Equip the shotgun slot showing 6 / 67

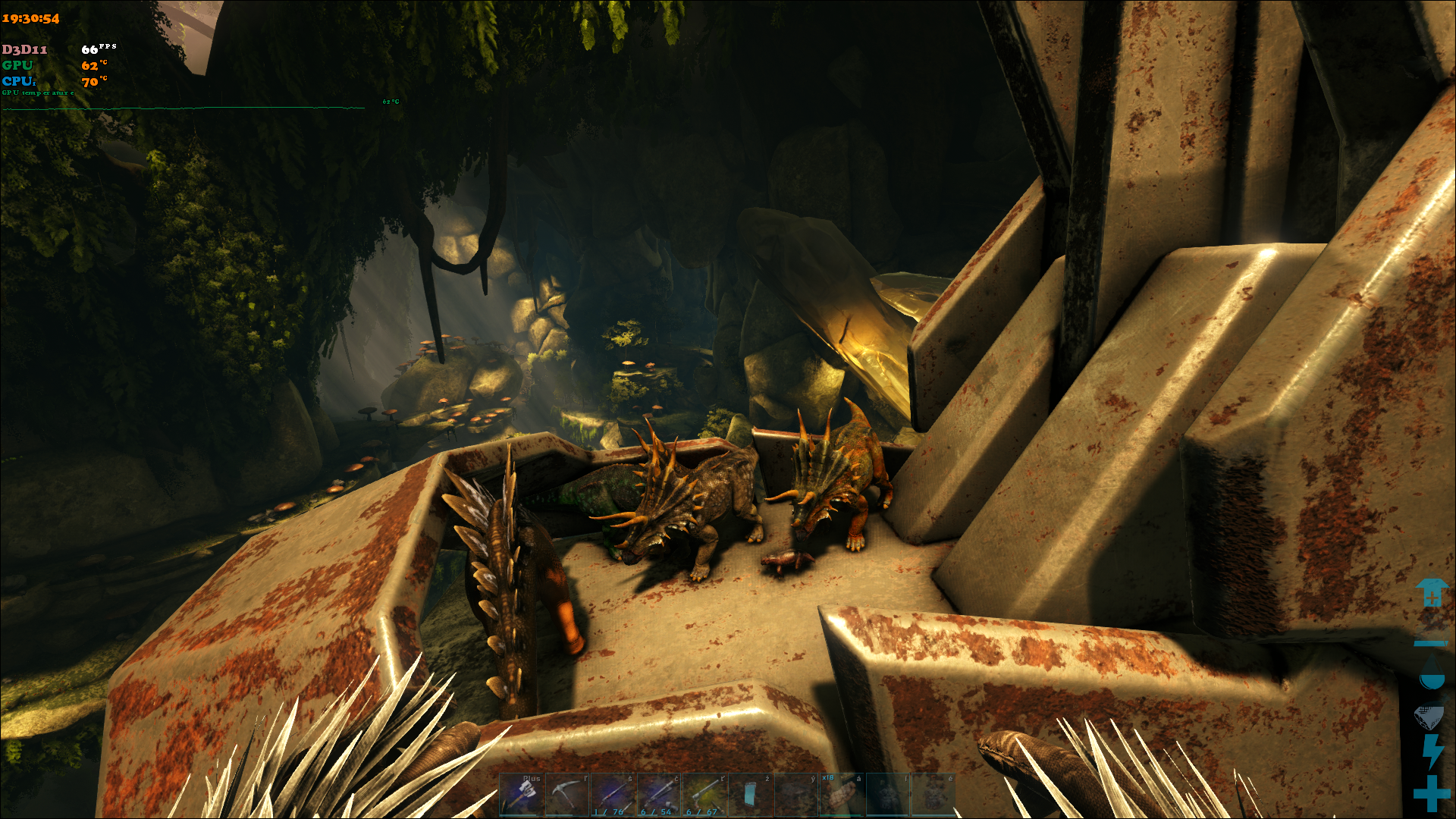point(704,795)
